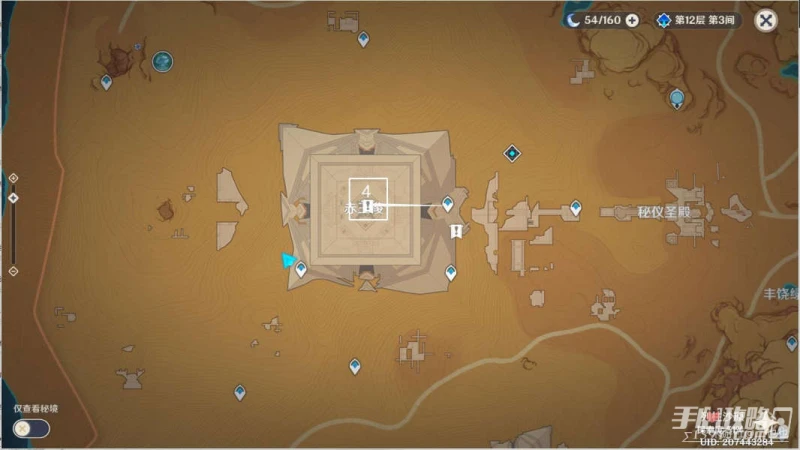Screen dimensions: 800x450
Task: Click the diamond handle on the zoom slider
Action: [13, 198]
